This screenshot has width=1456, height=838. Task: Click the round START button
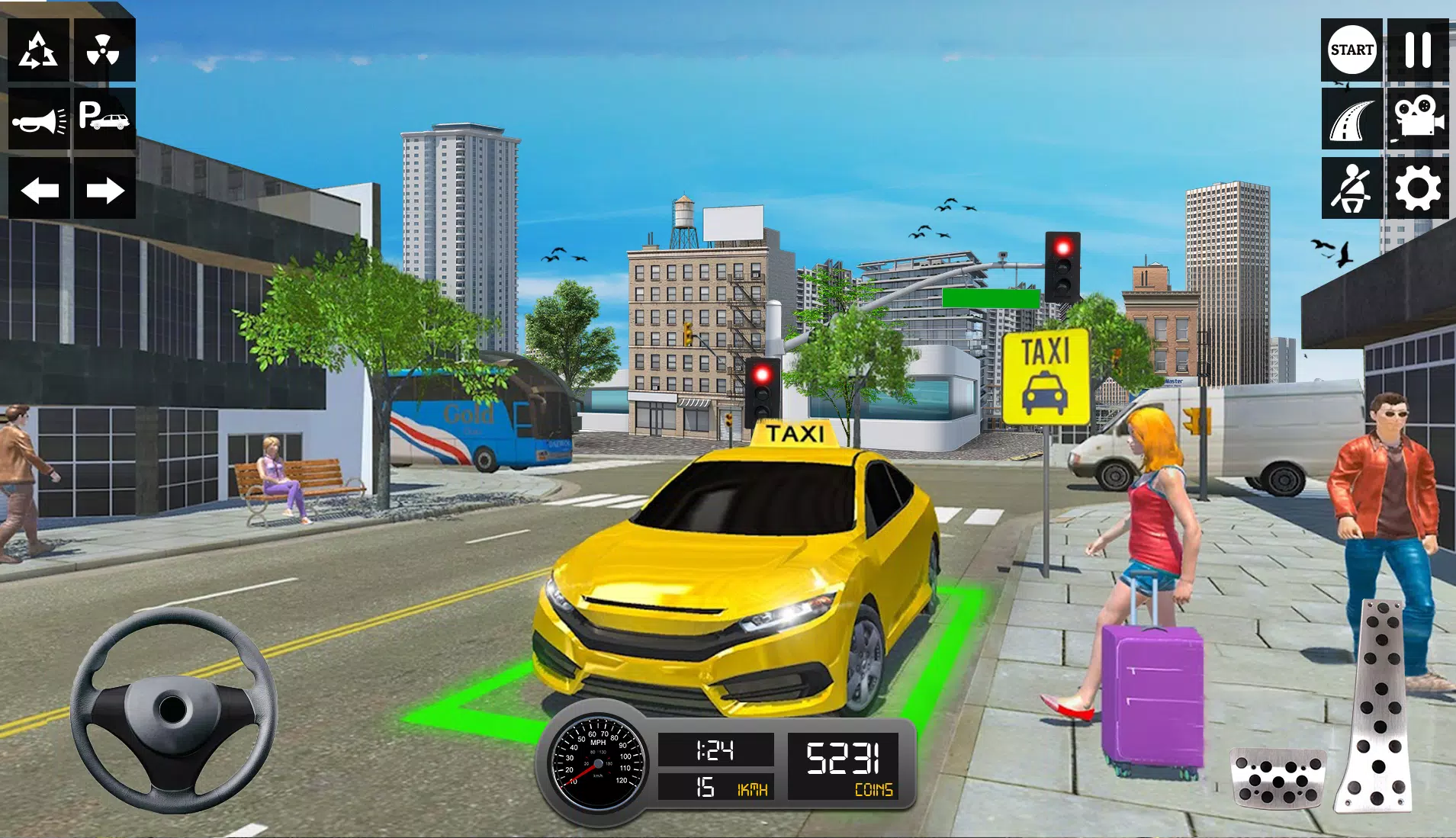coord(1352,50)
